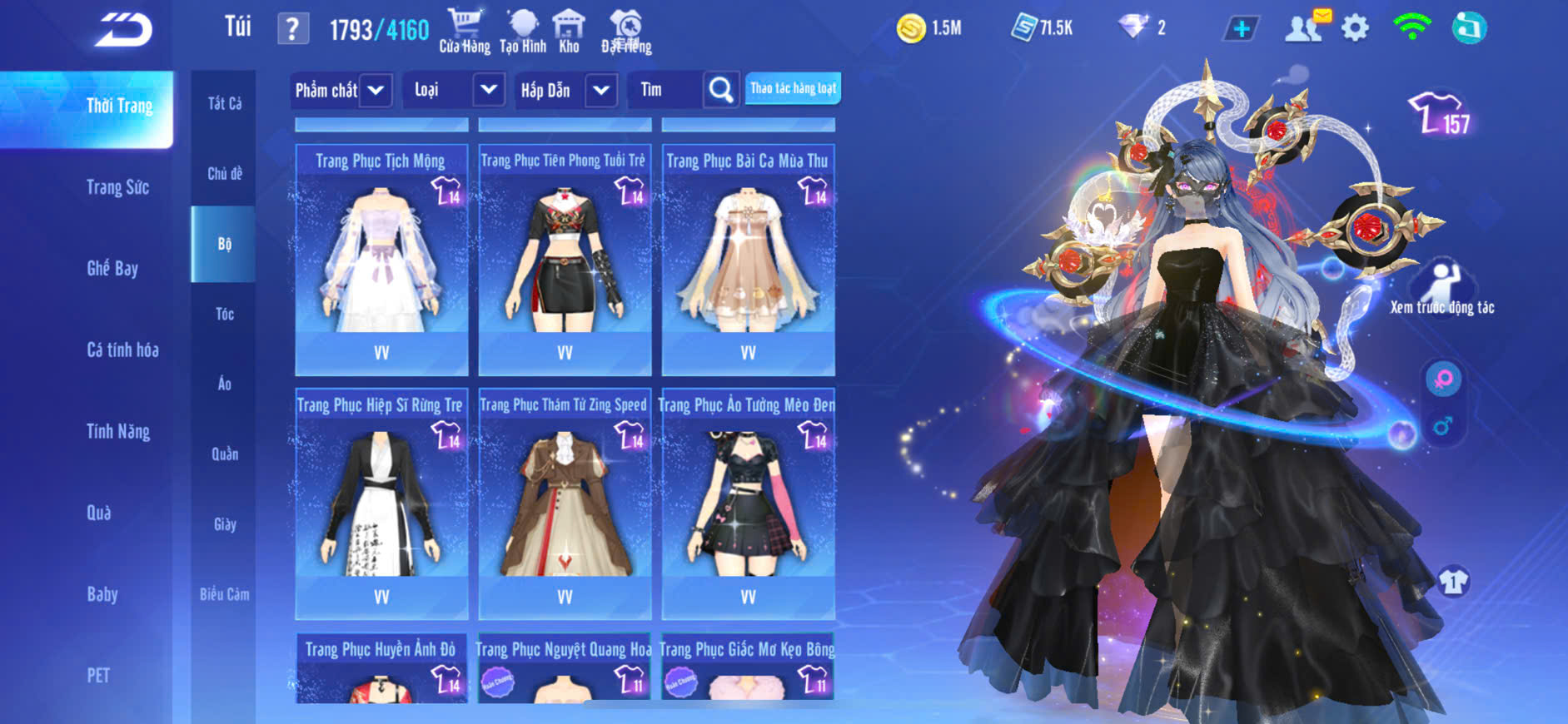Choose the Trang Phục Tịch Mộng outfit

click(x=381, y=260)
